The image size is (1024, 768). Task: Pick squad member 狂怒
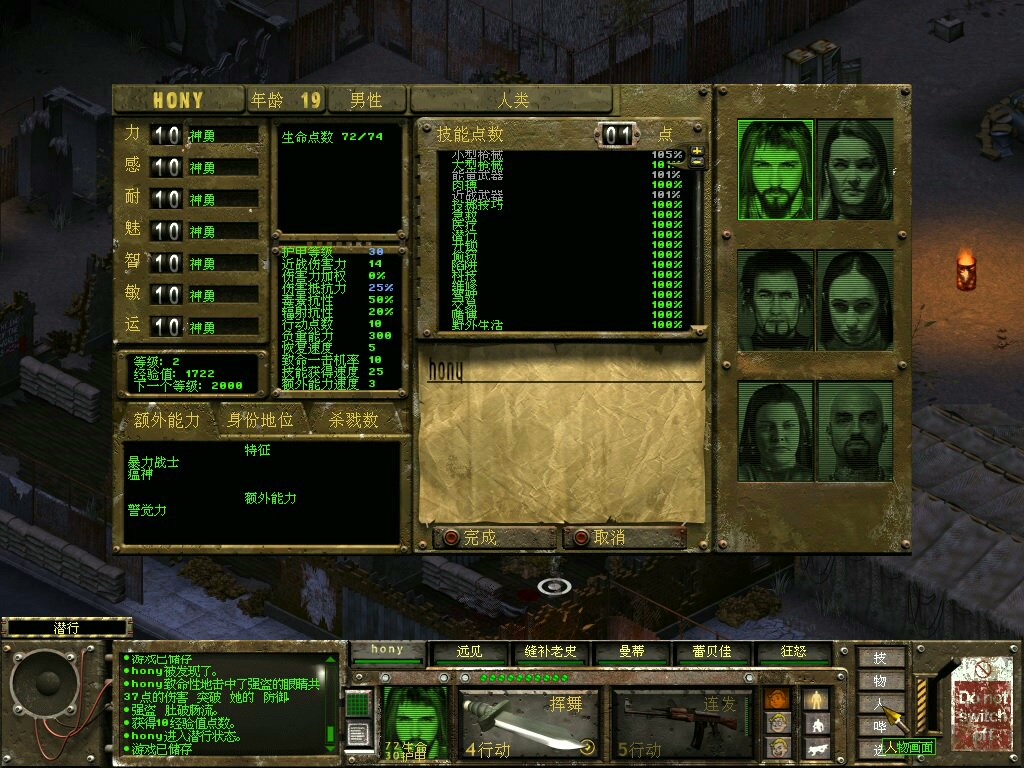(794, 651)
